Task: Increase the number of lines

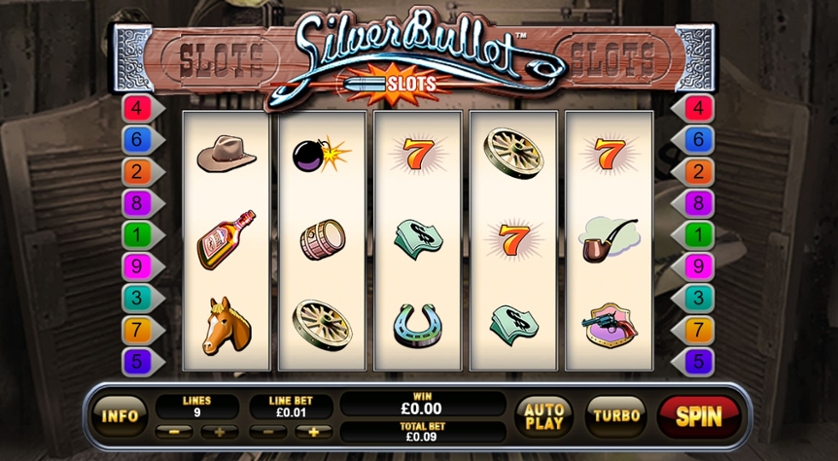Action: tap(219, 432)
